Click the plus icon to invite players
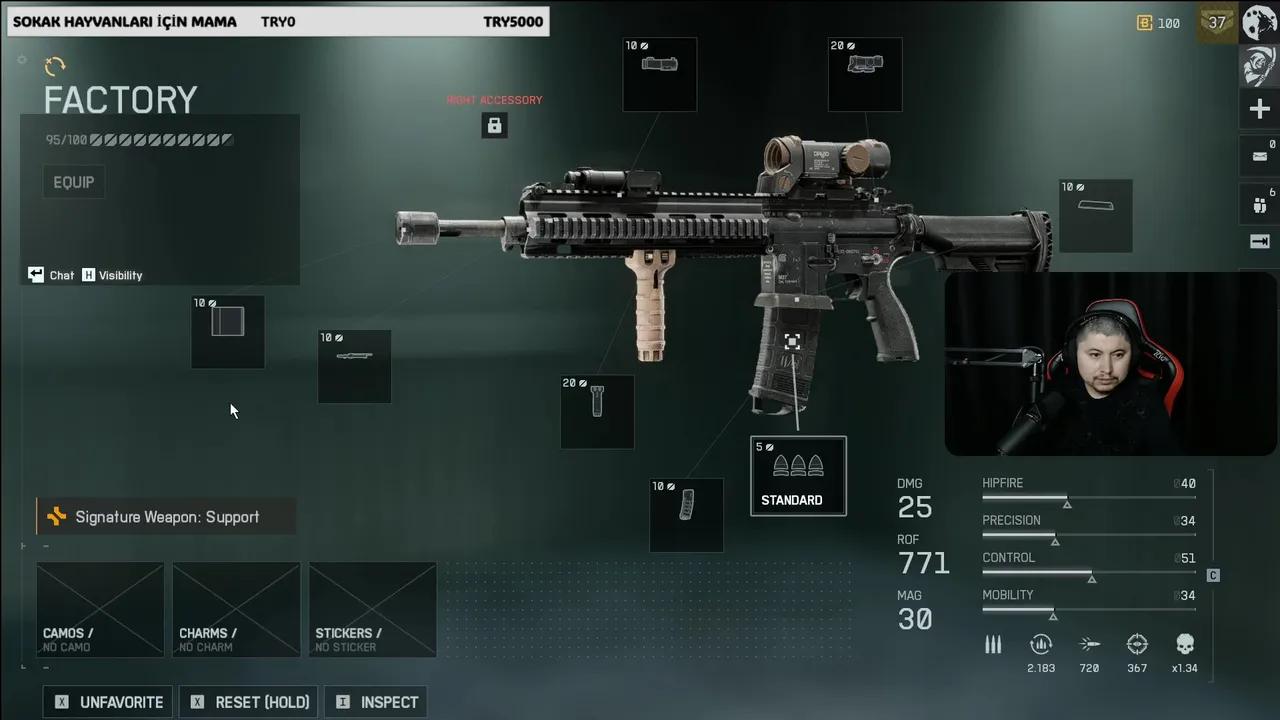 pos(1259,109)
